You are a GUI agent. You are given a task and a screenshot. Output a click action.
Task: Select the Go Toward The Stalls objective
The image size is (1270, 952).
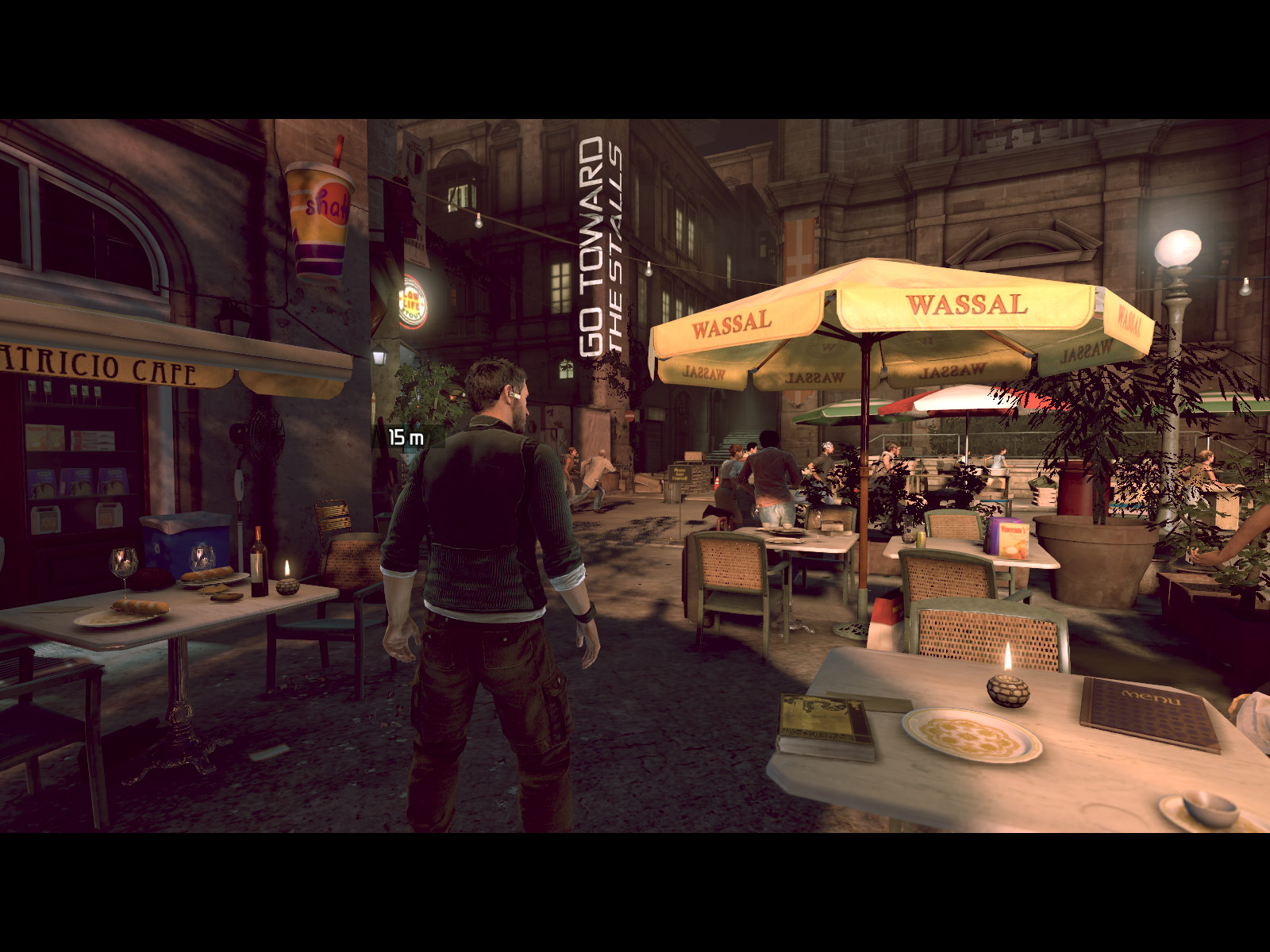pos(602,248)
